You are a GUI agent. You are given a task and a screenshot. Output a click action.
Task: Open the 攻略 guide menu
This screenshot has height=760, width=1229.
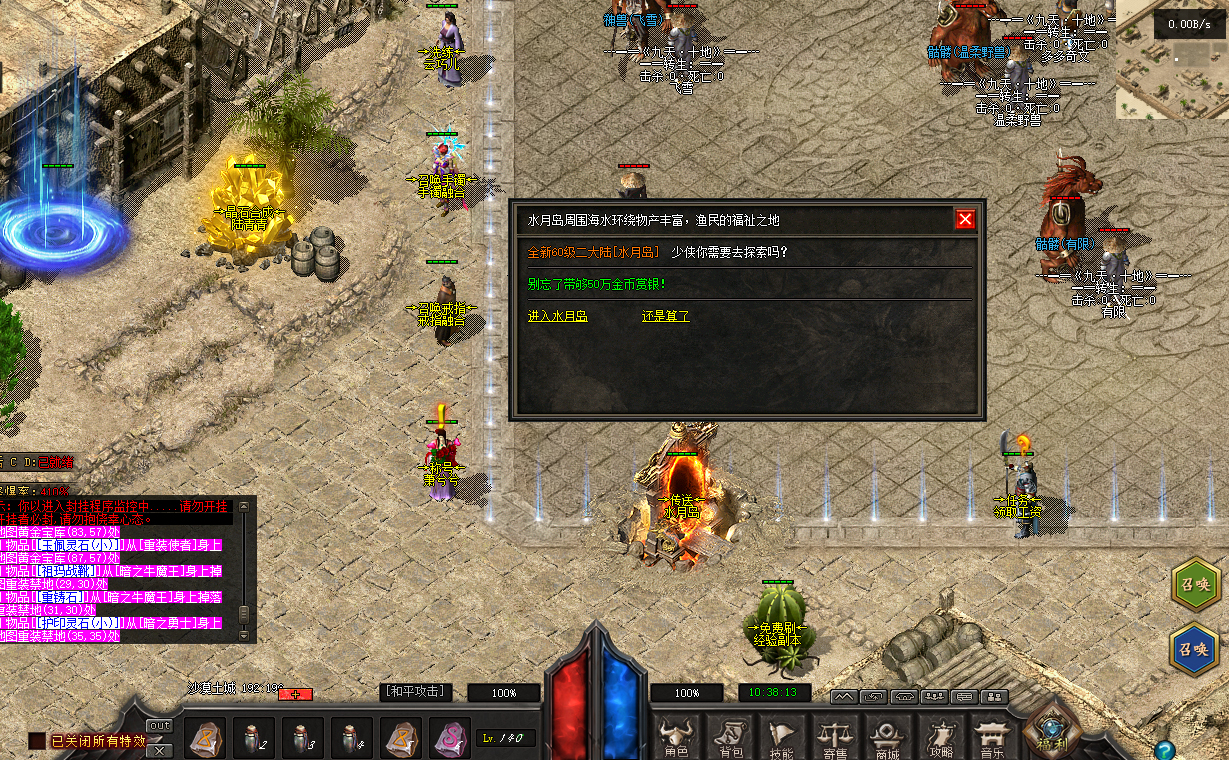[x=941, y=739]
